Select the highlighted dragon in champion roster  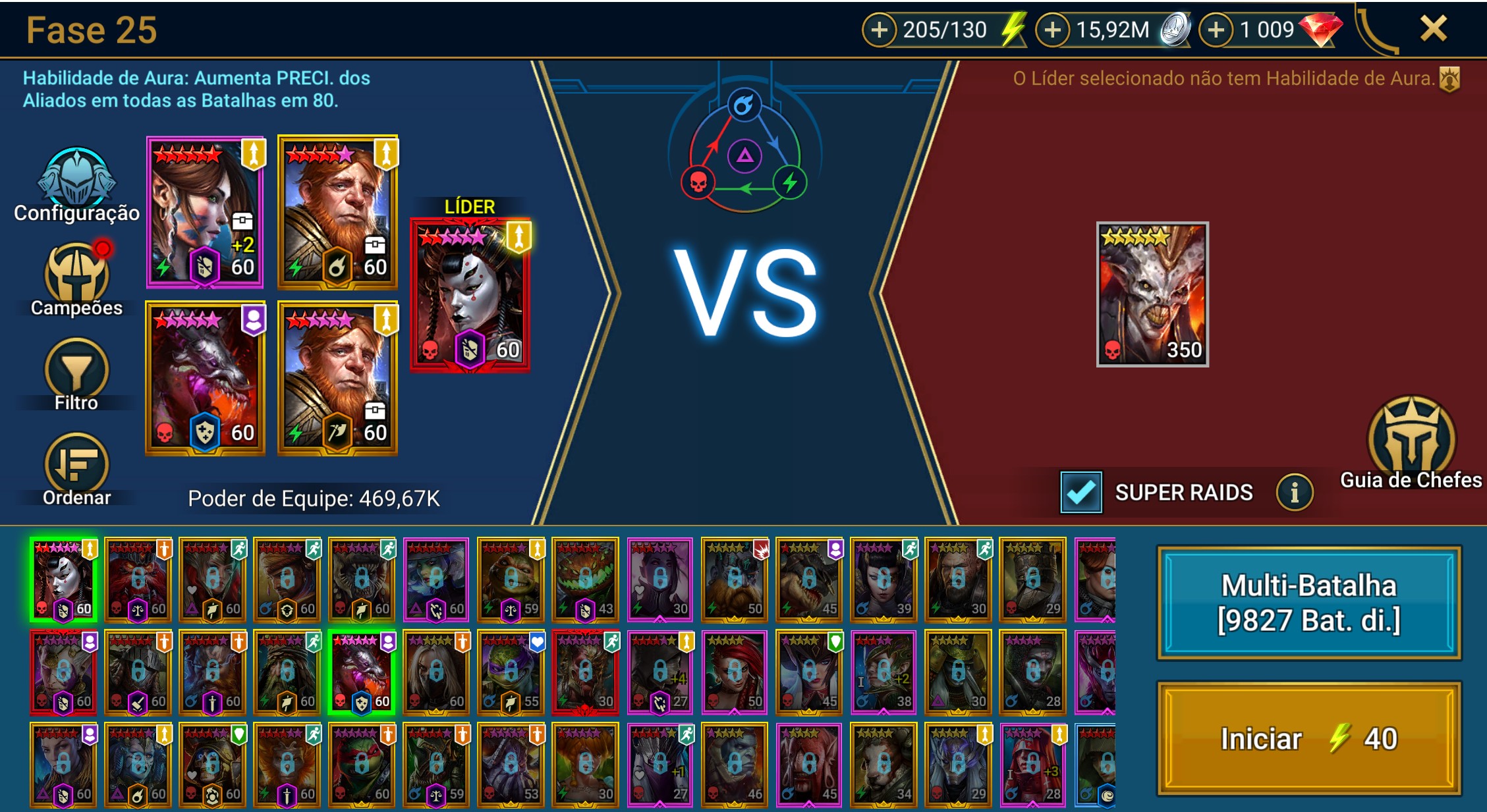point(362,672)
